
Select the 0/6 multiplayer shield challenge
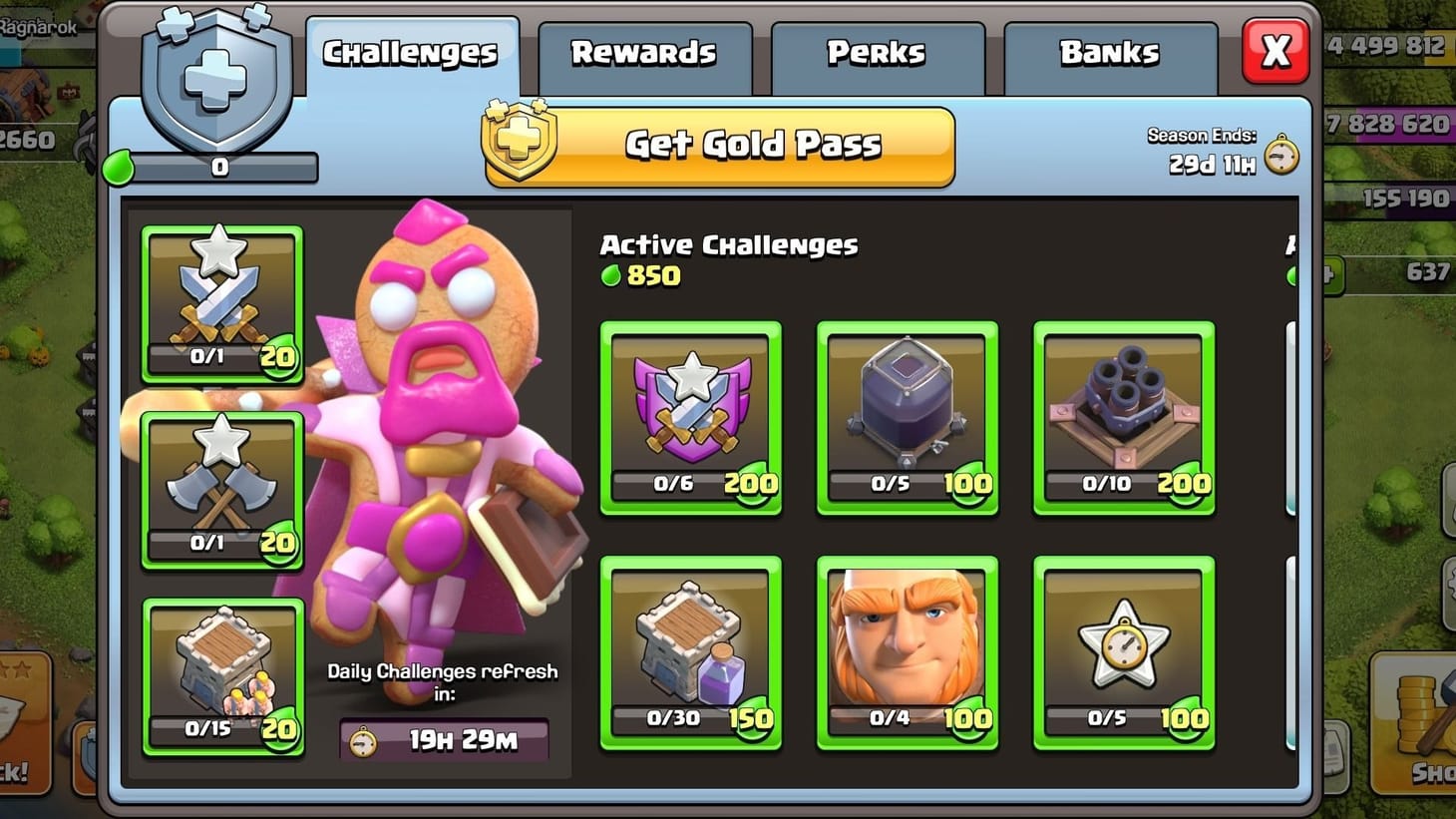tap(691, 419)
